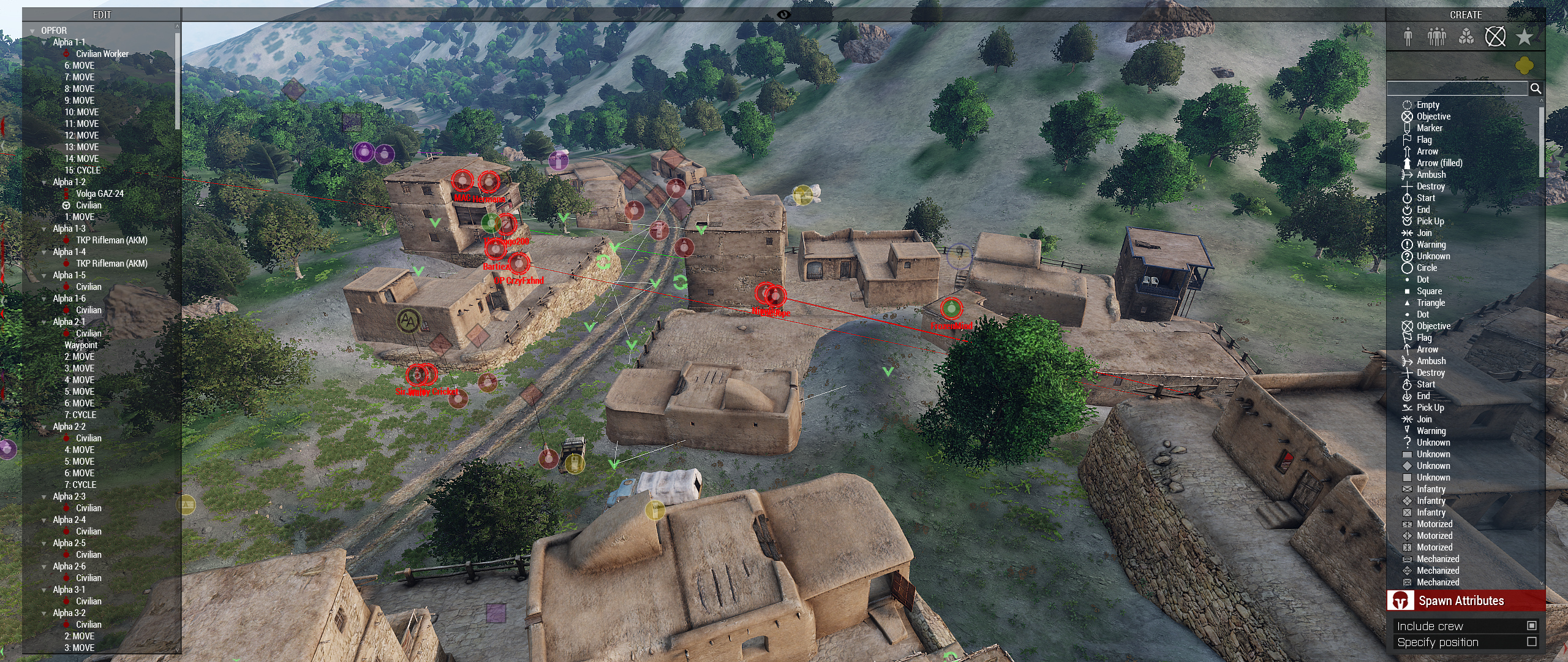The image size is (1568, 662).
Task: Enable the Specify position checkbox
Action: click(1532, 642)
